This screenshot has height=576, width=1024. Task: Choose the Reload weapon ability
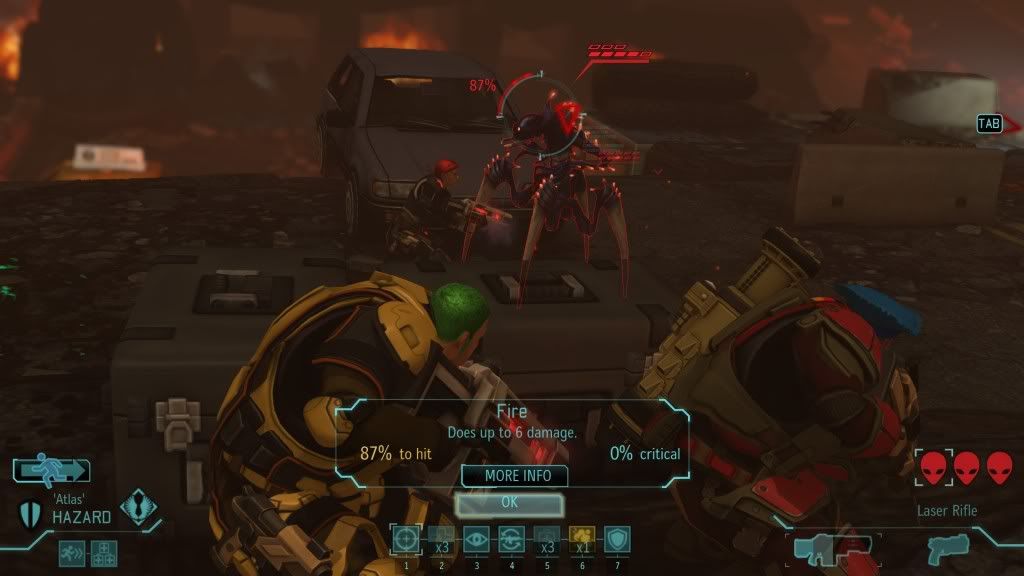[512, 540]
